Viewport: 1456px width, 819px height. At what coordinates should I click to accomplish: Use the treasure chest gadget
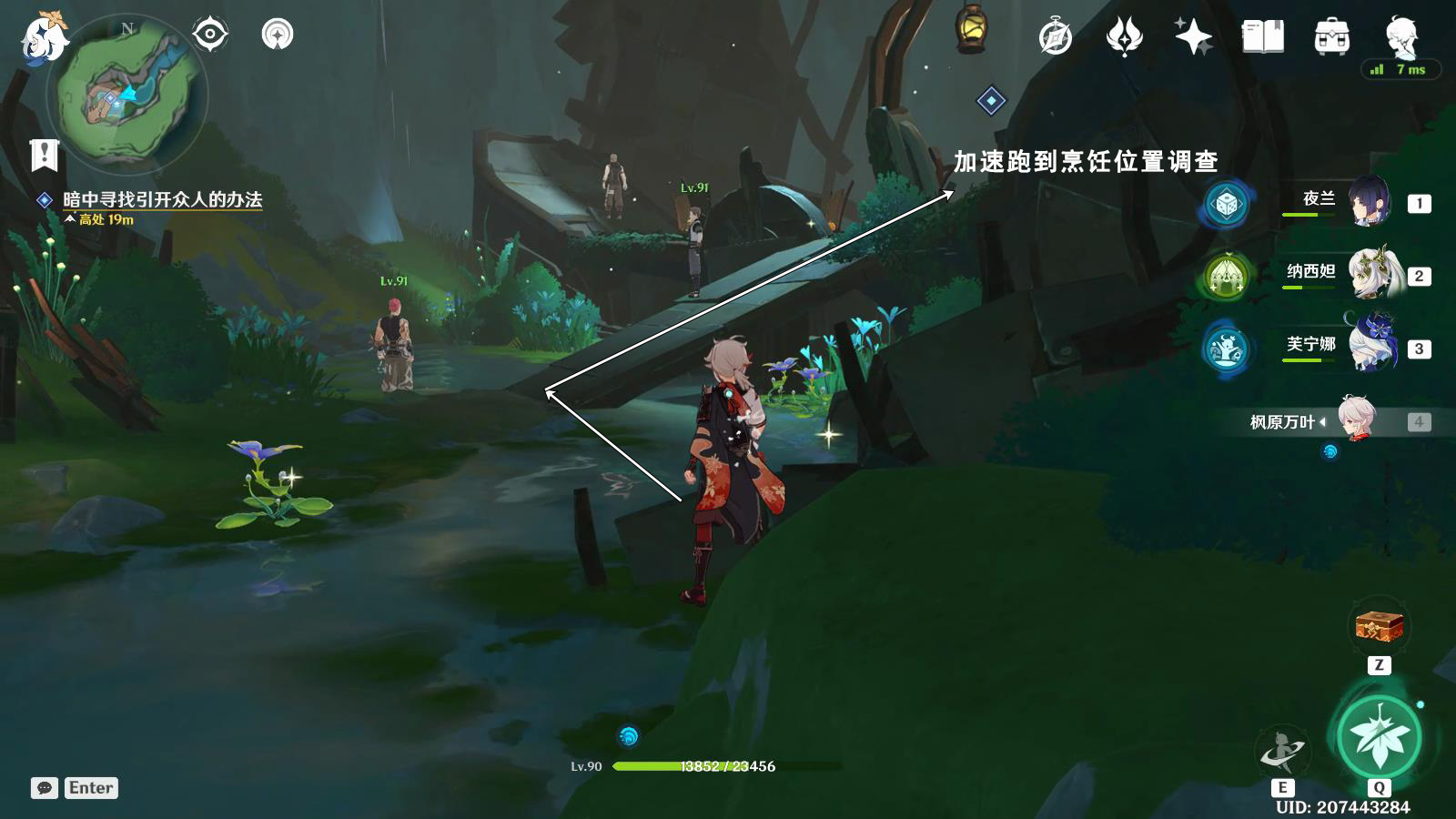point(1380,627)
